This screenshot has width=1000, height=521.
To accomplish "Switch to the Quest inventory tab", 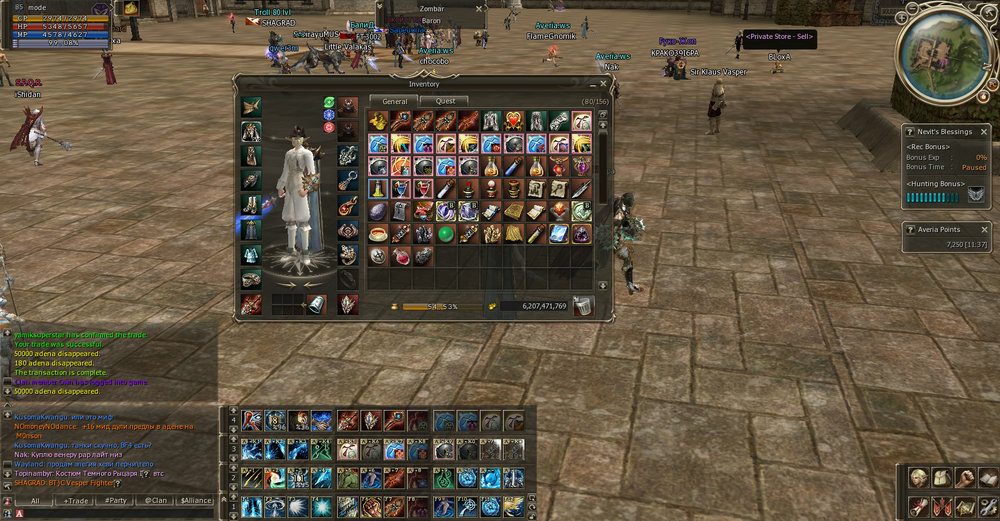I will [x=444, y=101].
